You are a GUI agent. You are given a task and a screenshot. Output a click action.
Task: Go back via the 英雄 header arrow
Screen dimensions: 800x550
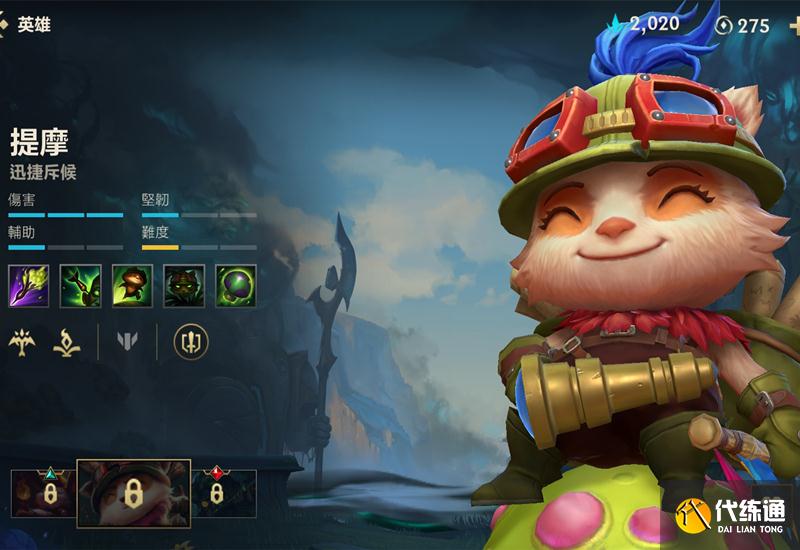point(5,24)
